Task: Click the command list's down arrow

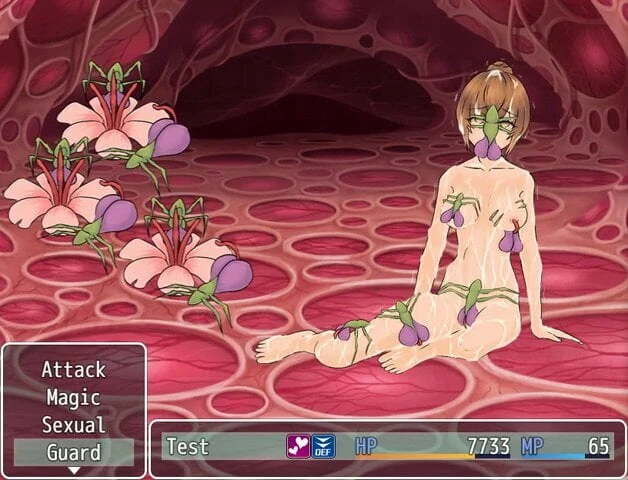Action: point(73,469)
